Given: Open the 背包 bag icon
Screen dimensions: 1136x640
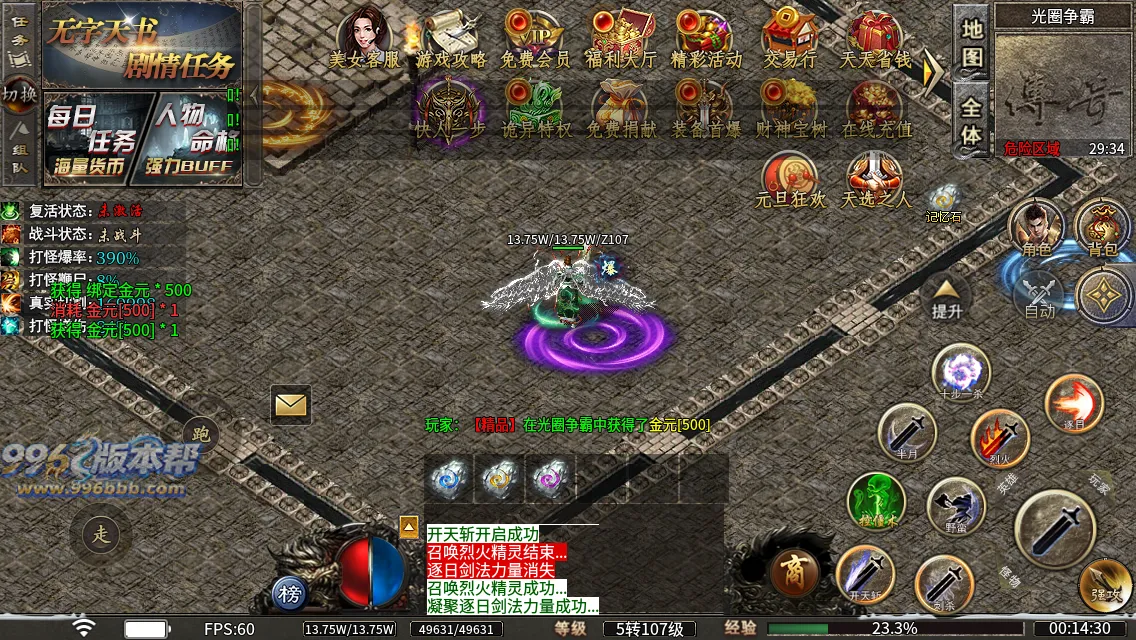Looking at the screenshot, I should click(1102, 228).
